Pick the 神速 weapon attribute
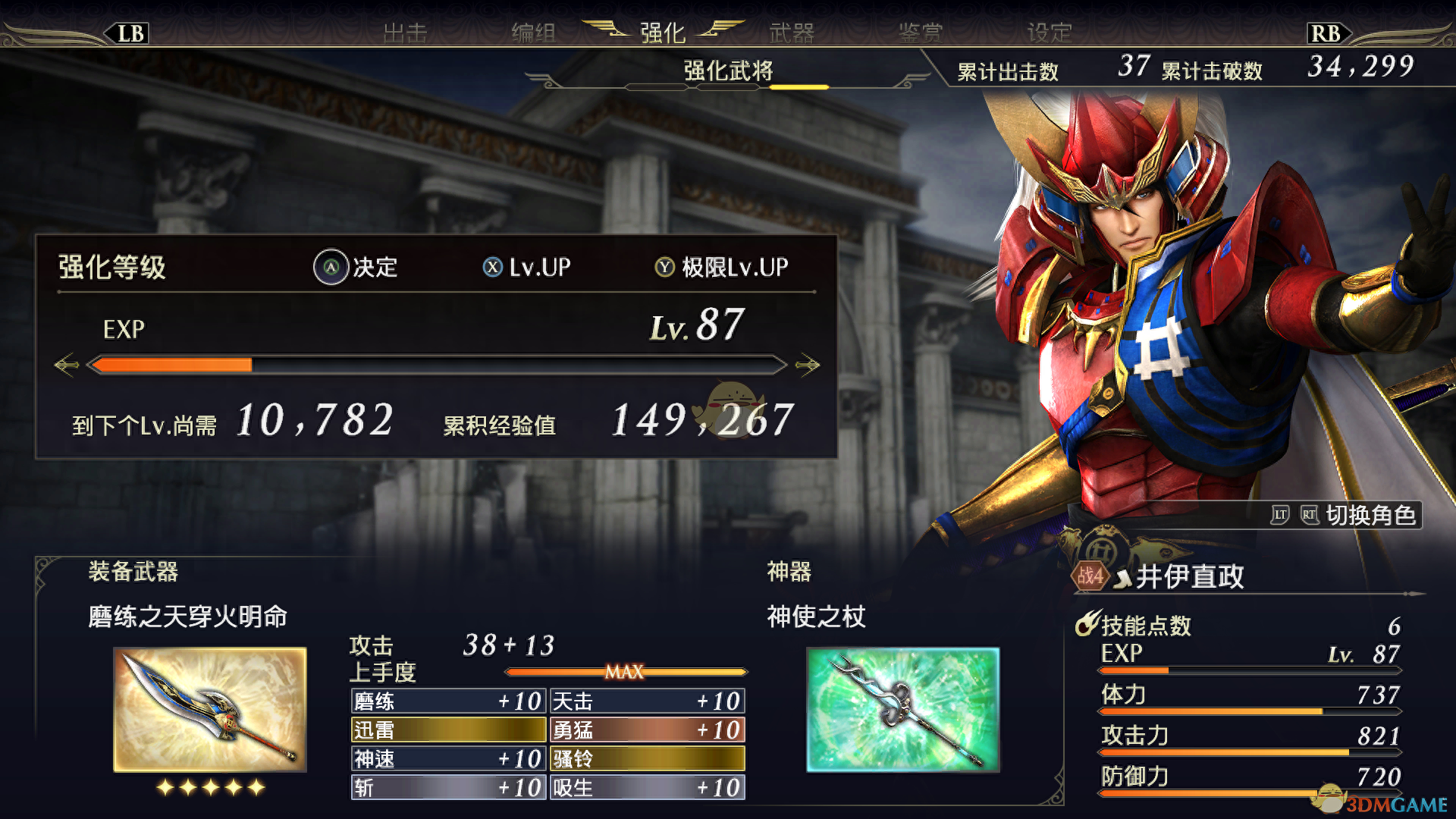Screen dimensions: 1456x819 click(x=448, y=759)
